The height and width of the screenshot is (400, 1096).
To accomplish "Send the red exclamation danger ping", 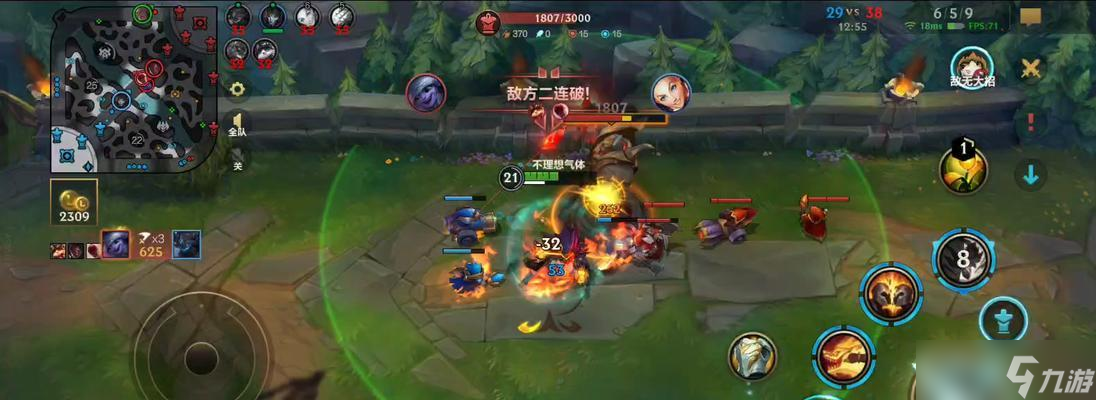I will click(1030, 123).
